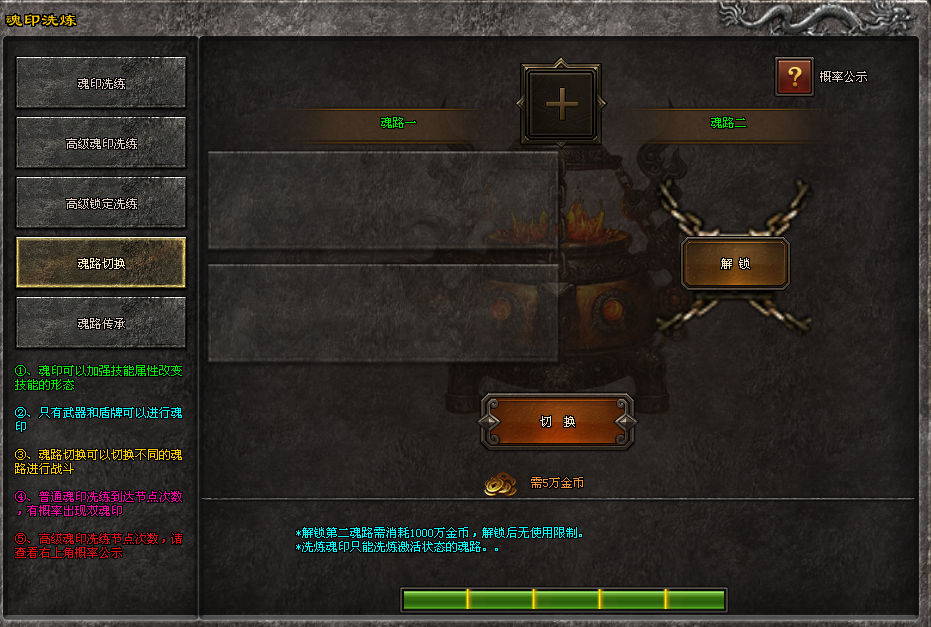Open the 魂印洗练 tab
This screenshot has width=931, height=627.
101,83
